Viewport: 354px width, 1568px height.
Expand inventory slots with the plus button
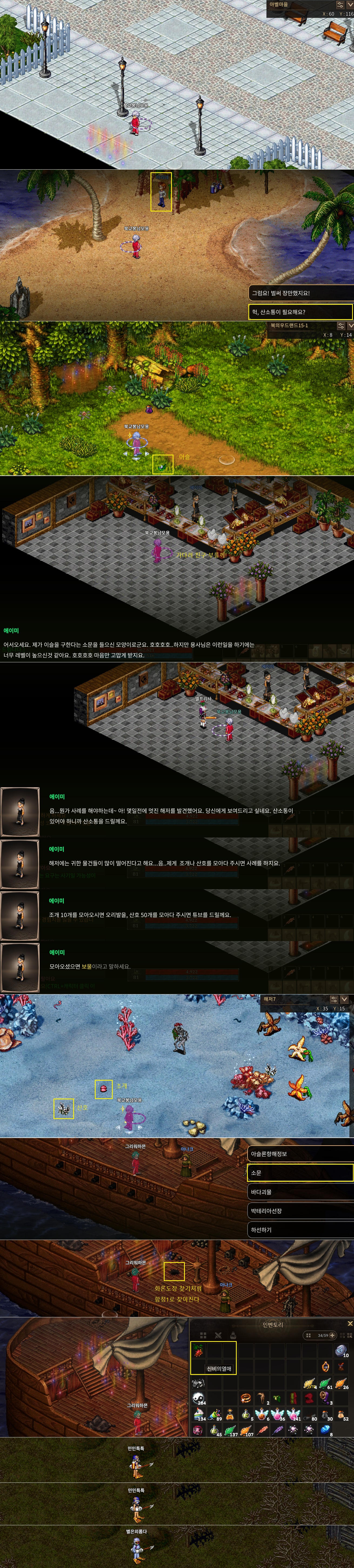tap(332, 1335)
